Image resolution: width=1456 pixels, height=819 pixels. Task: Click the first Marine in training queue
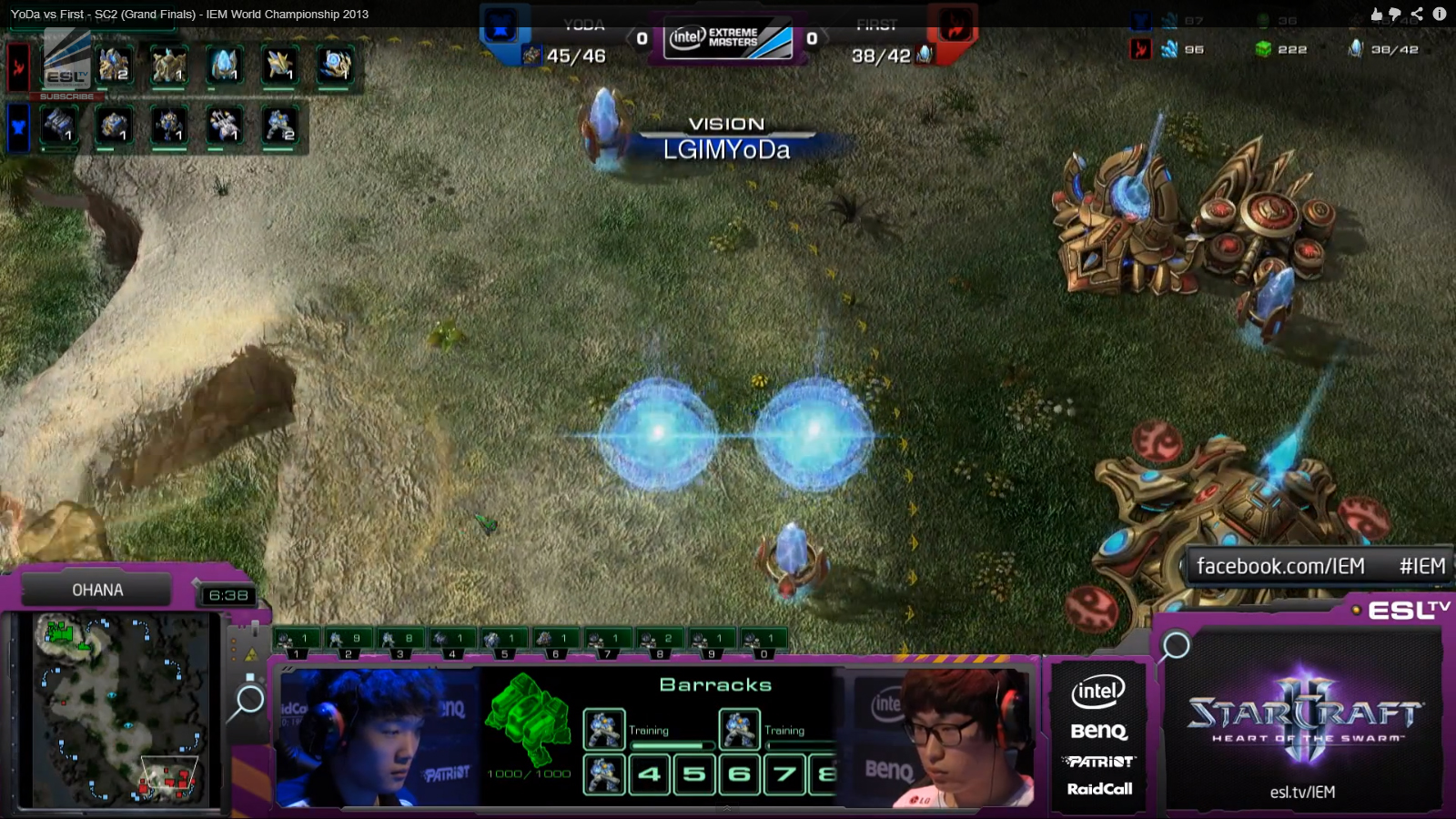603,729
